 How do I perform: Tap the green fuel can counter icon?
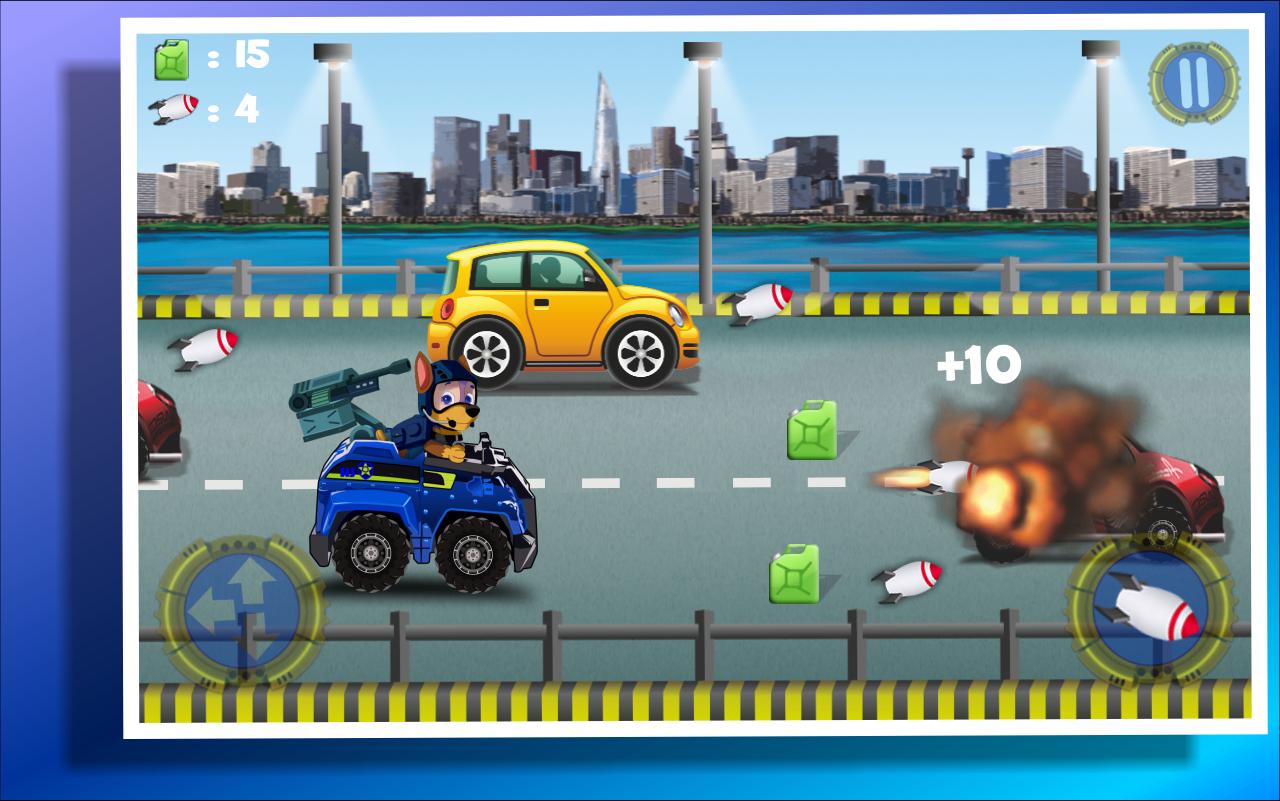tap(172, 60)
